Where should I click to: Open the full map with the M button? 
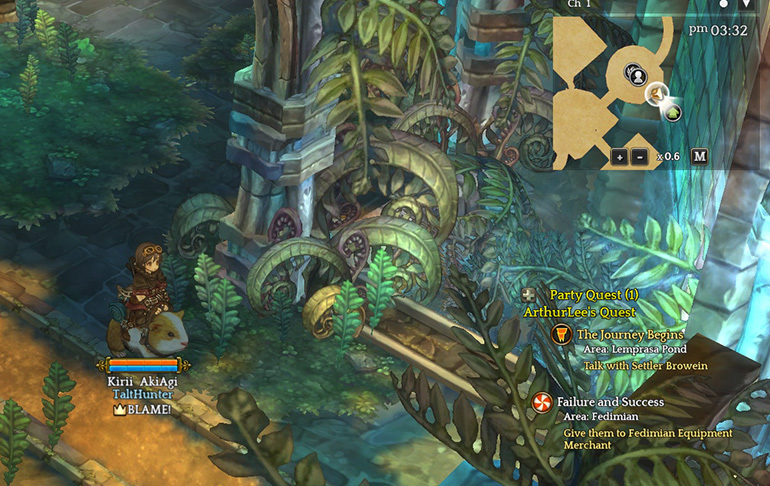point(699,156)
